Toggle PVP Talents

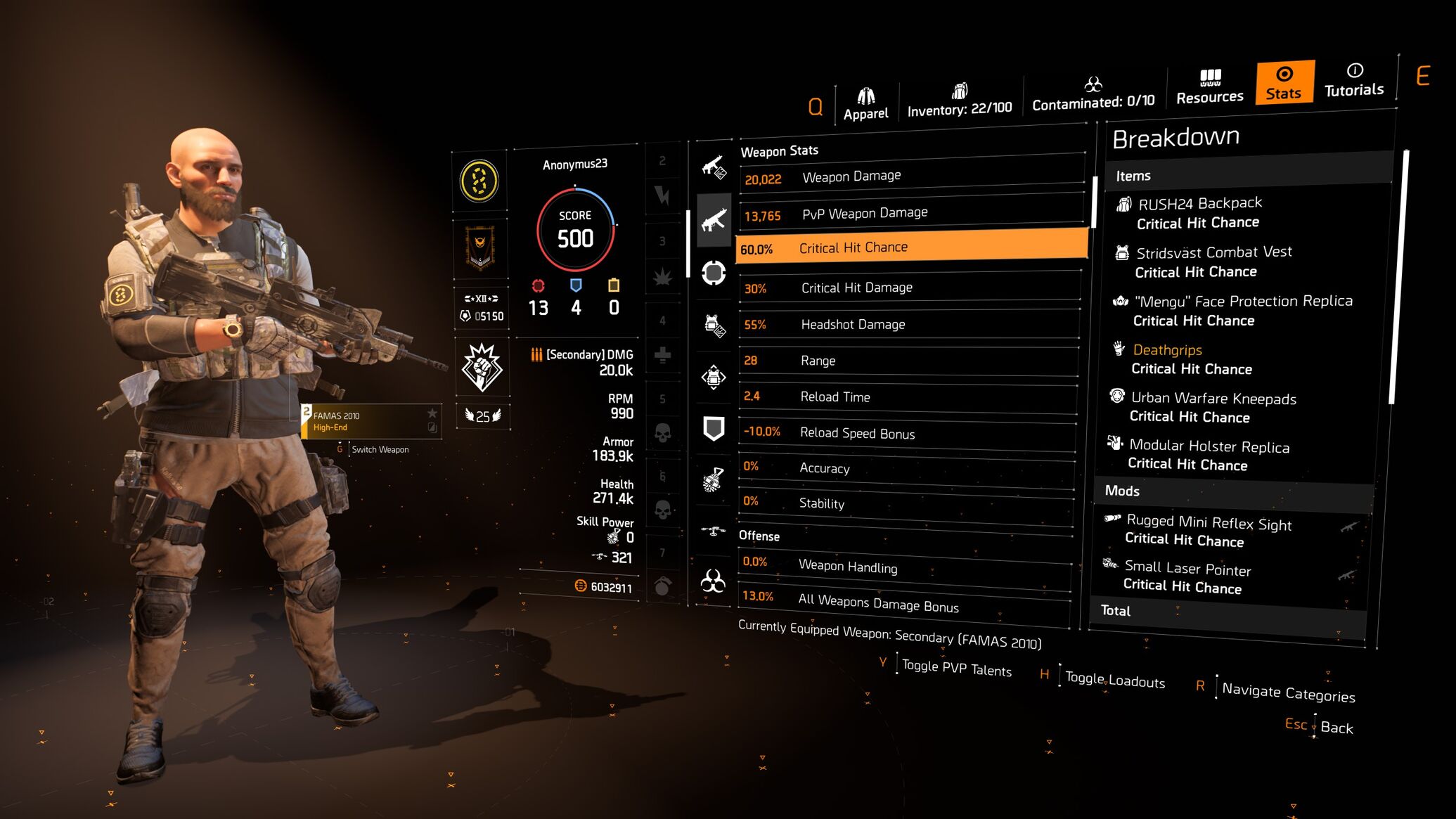point(956,669)
